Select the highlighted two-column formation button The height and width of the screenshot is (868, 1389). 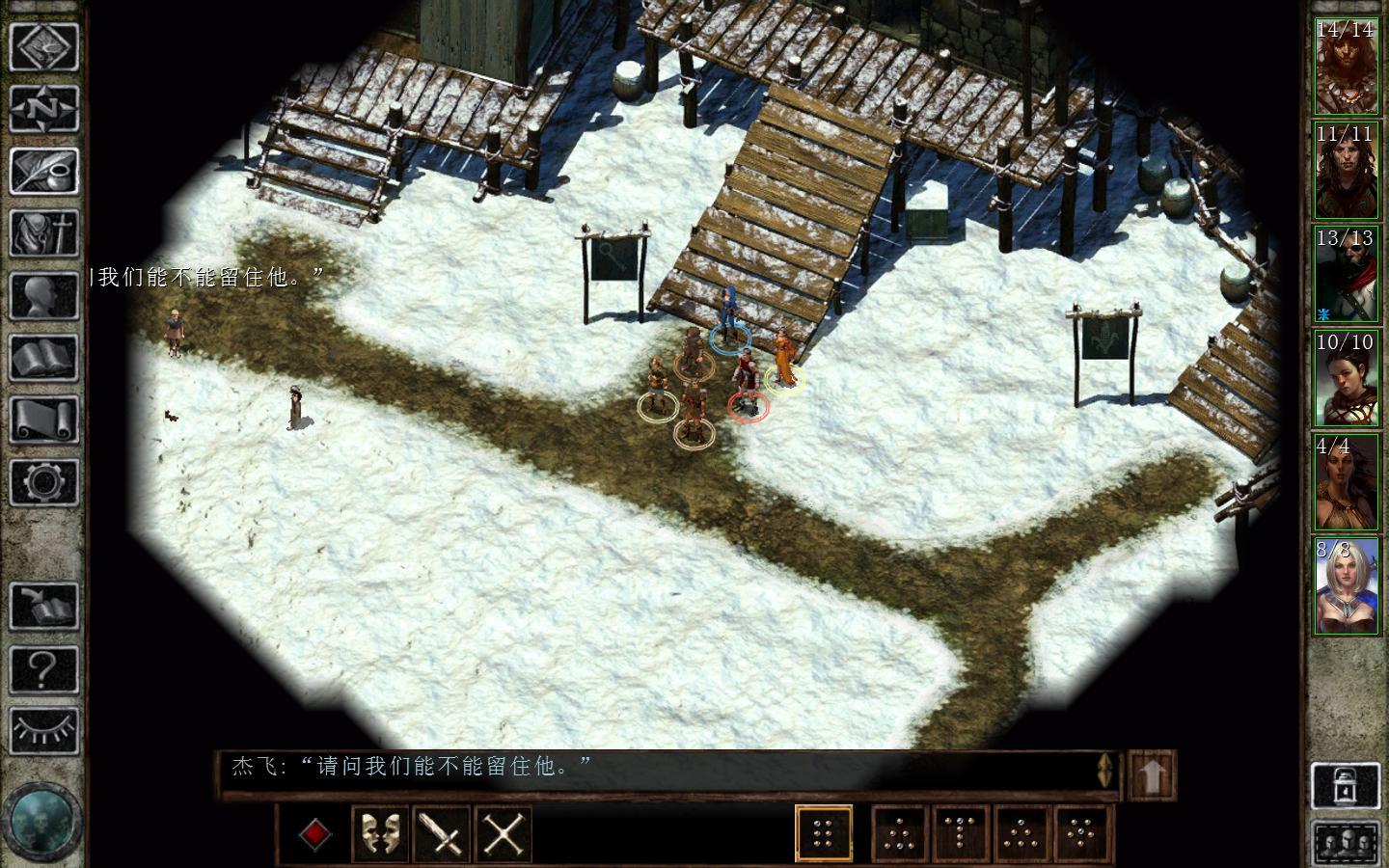point(824,833)
